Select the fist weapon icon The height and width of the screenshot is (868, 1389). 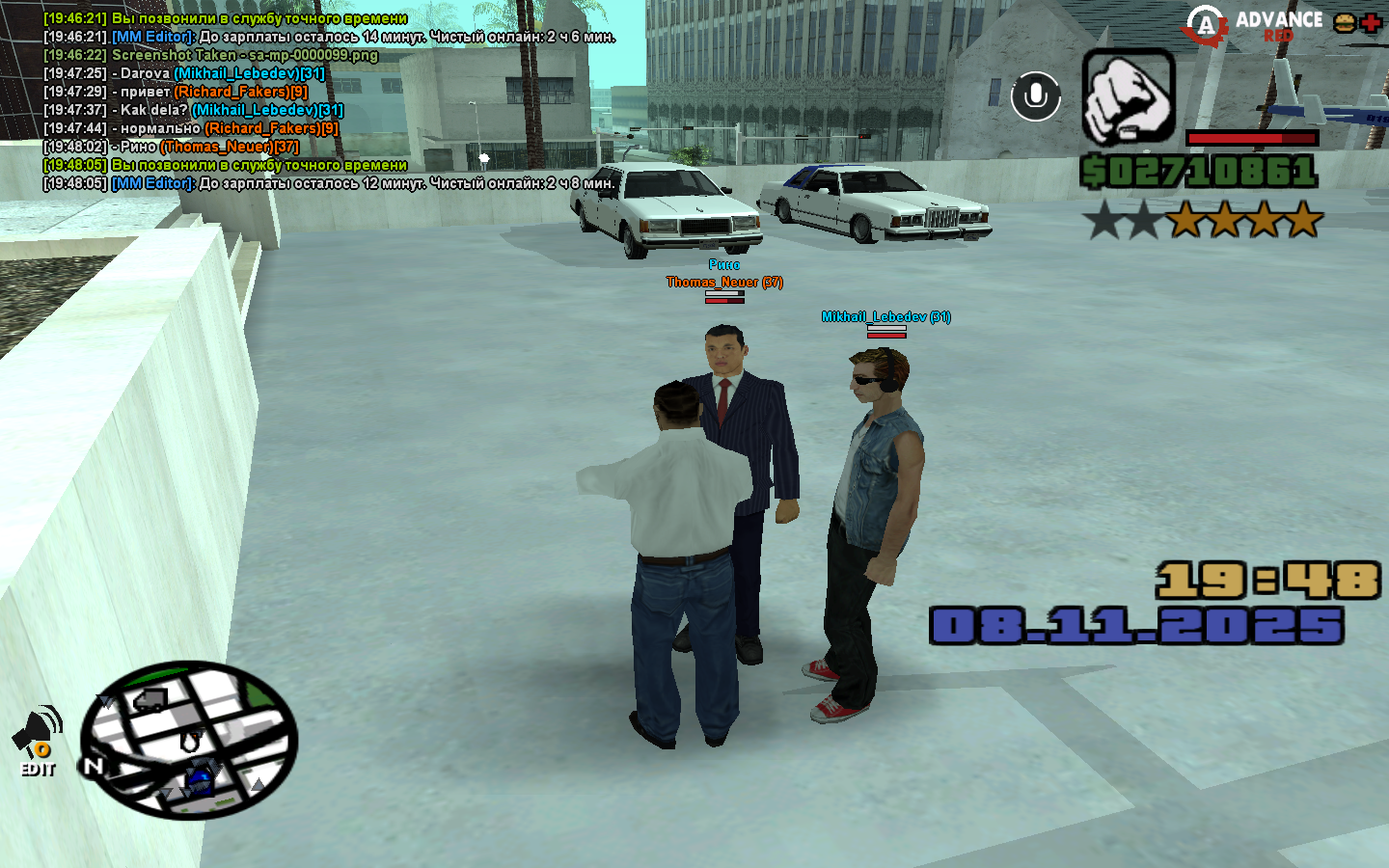(1128, 97)
